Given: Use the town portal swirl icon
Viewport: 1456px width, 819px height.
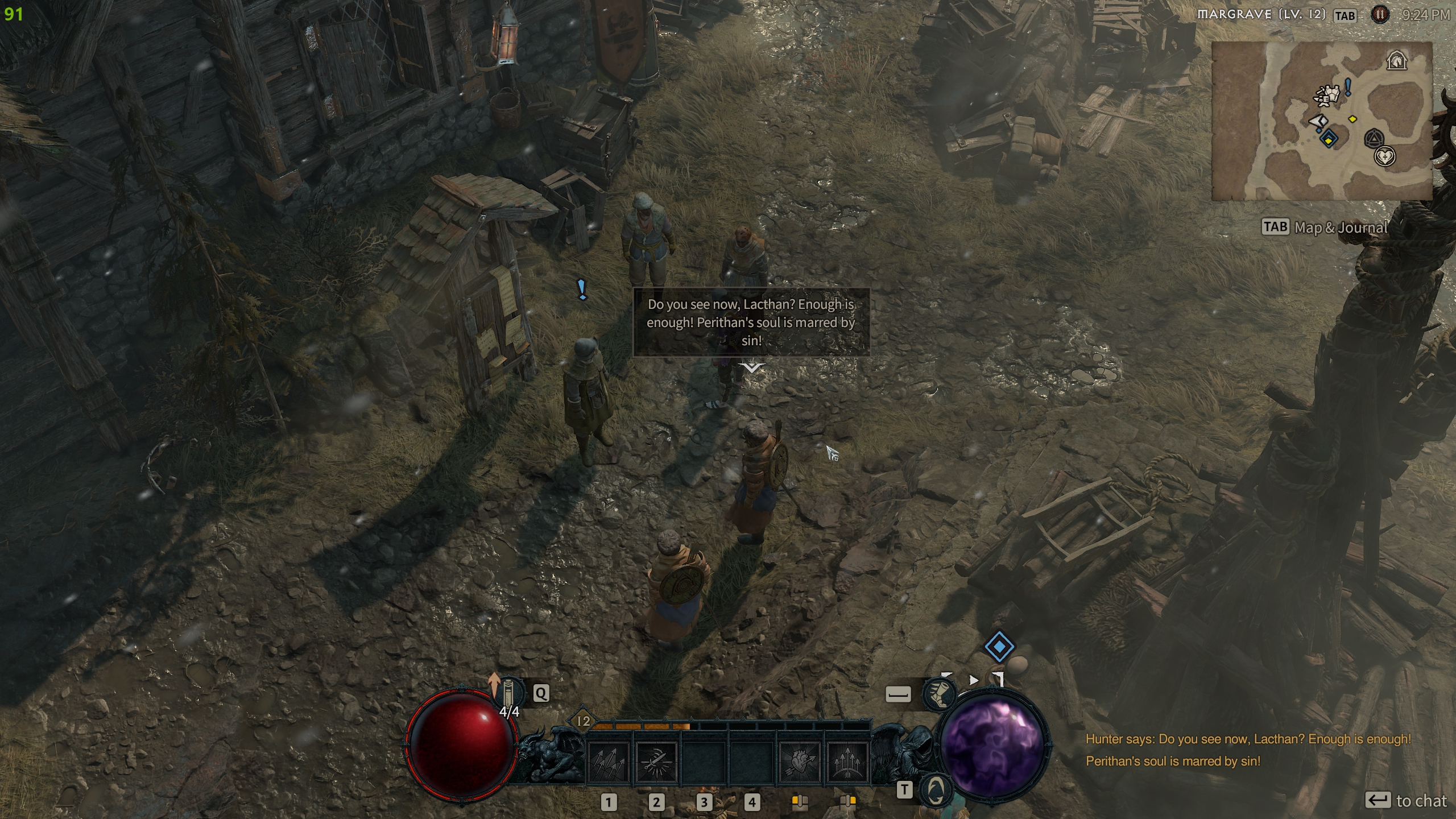Looking at the screenshot, I should click(x=936, y=789).
